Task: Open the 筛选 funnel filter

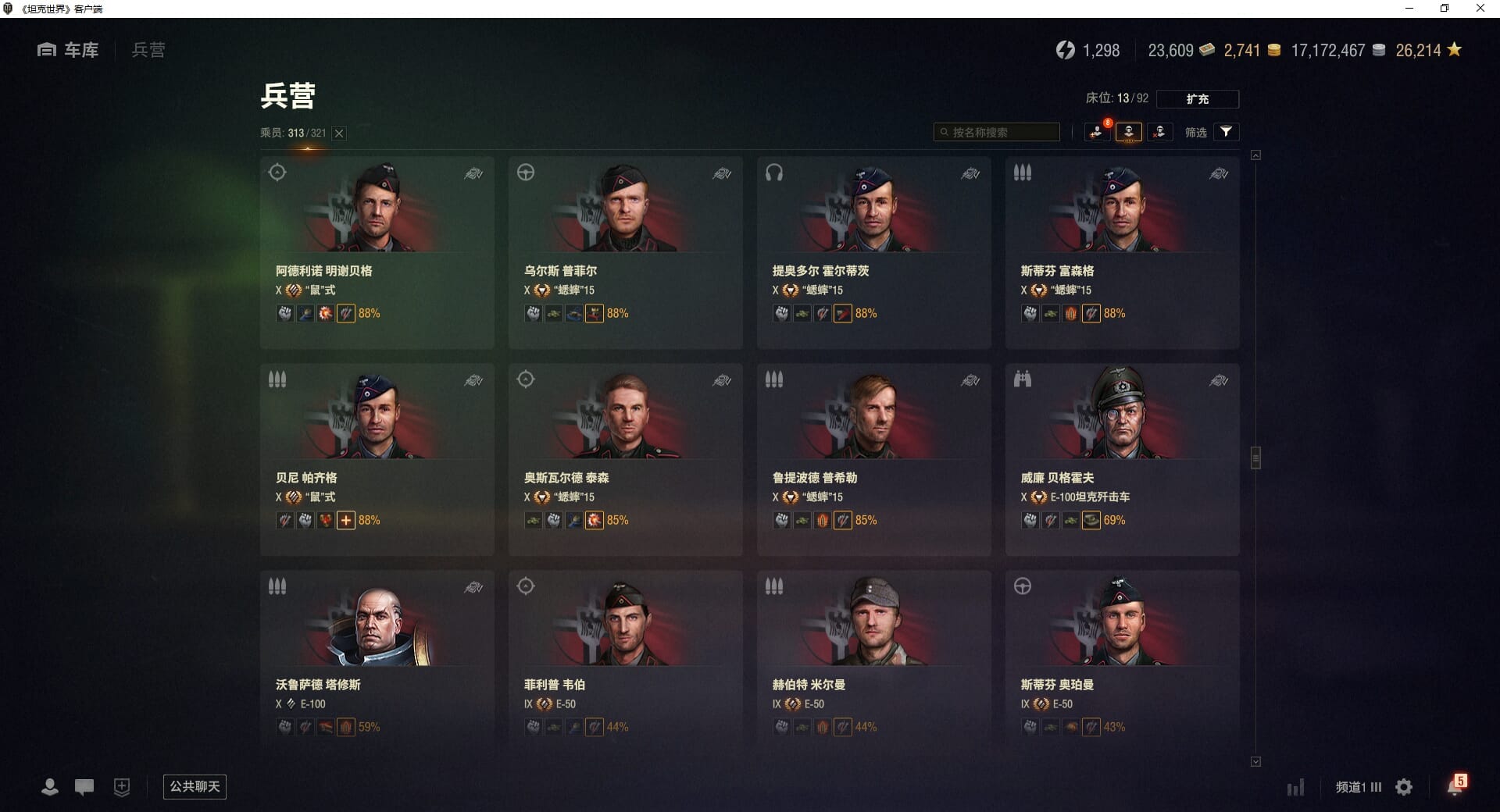Action: pyautogui.click(x=1226, y=132)
